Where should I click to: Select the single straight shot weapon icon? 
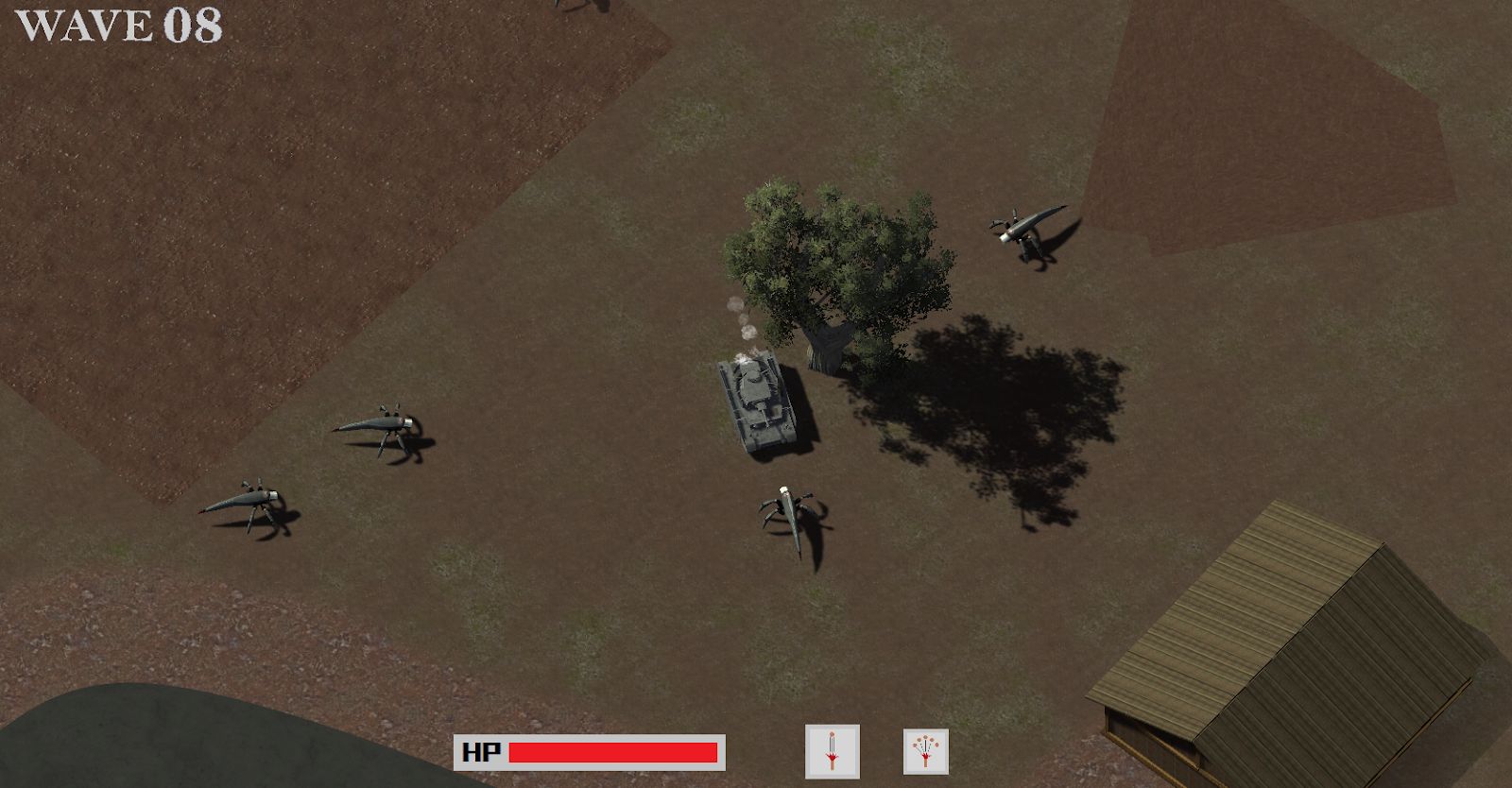pos(832,751)
